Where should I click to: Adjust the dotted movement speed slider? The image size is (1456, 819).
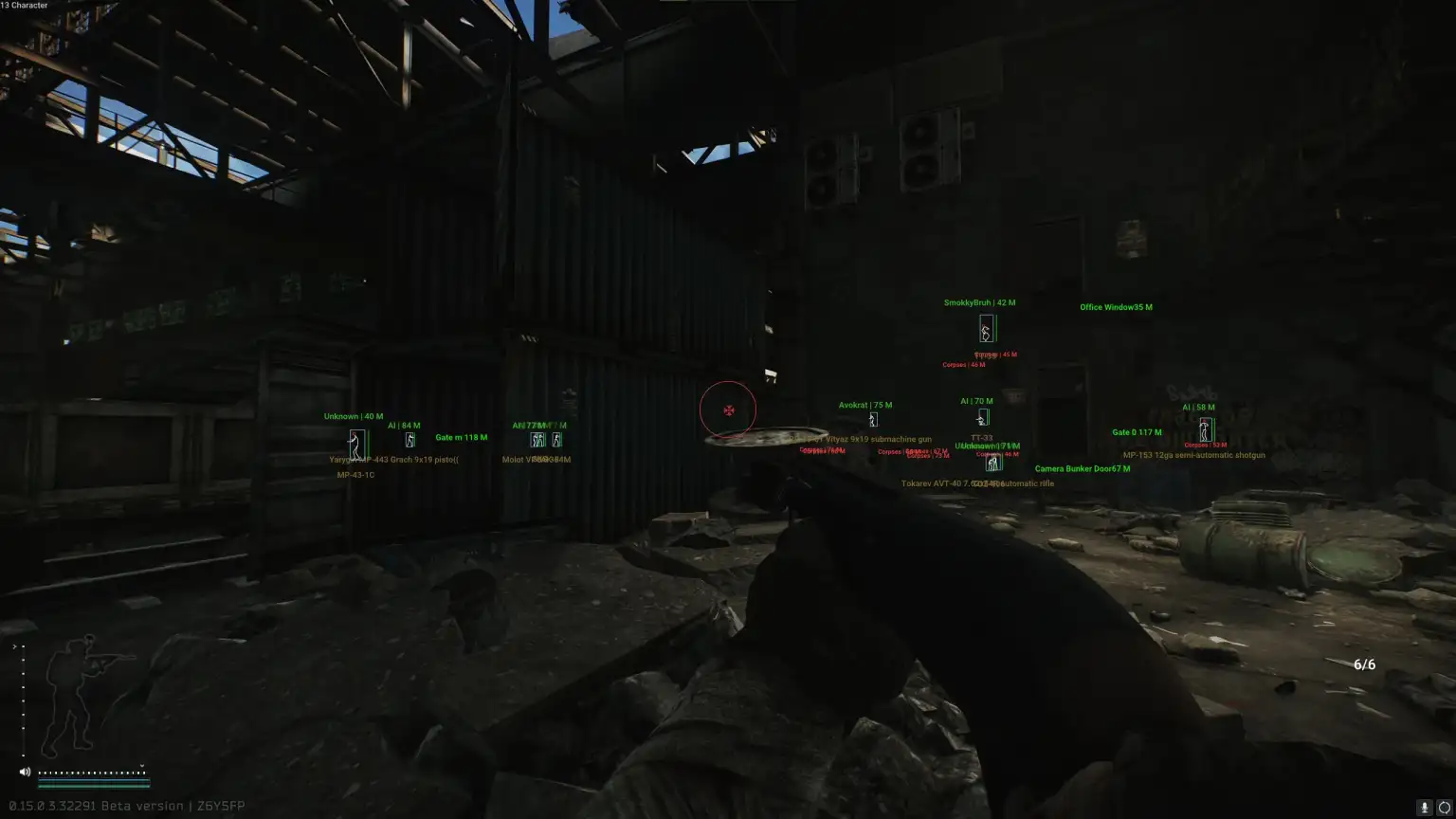(x=92, y=773)
